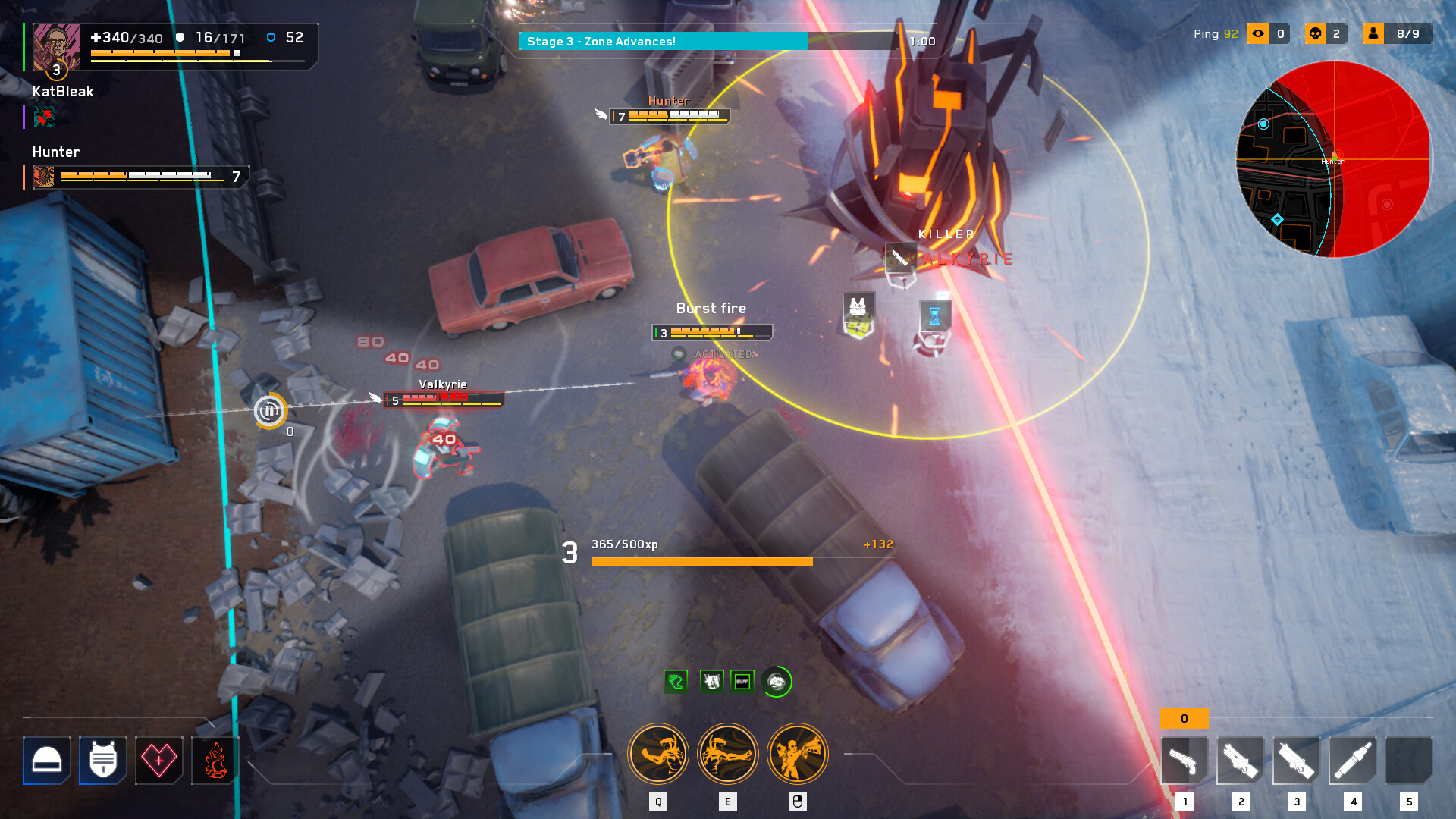Click the fire resistance equipment slot
The width and height of the screenshot is (1456, 819).
coord(215,761)
